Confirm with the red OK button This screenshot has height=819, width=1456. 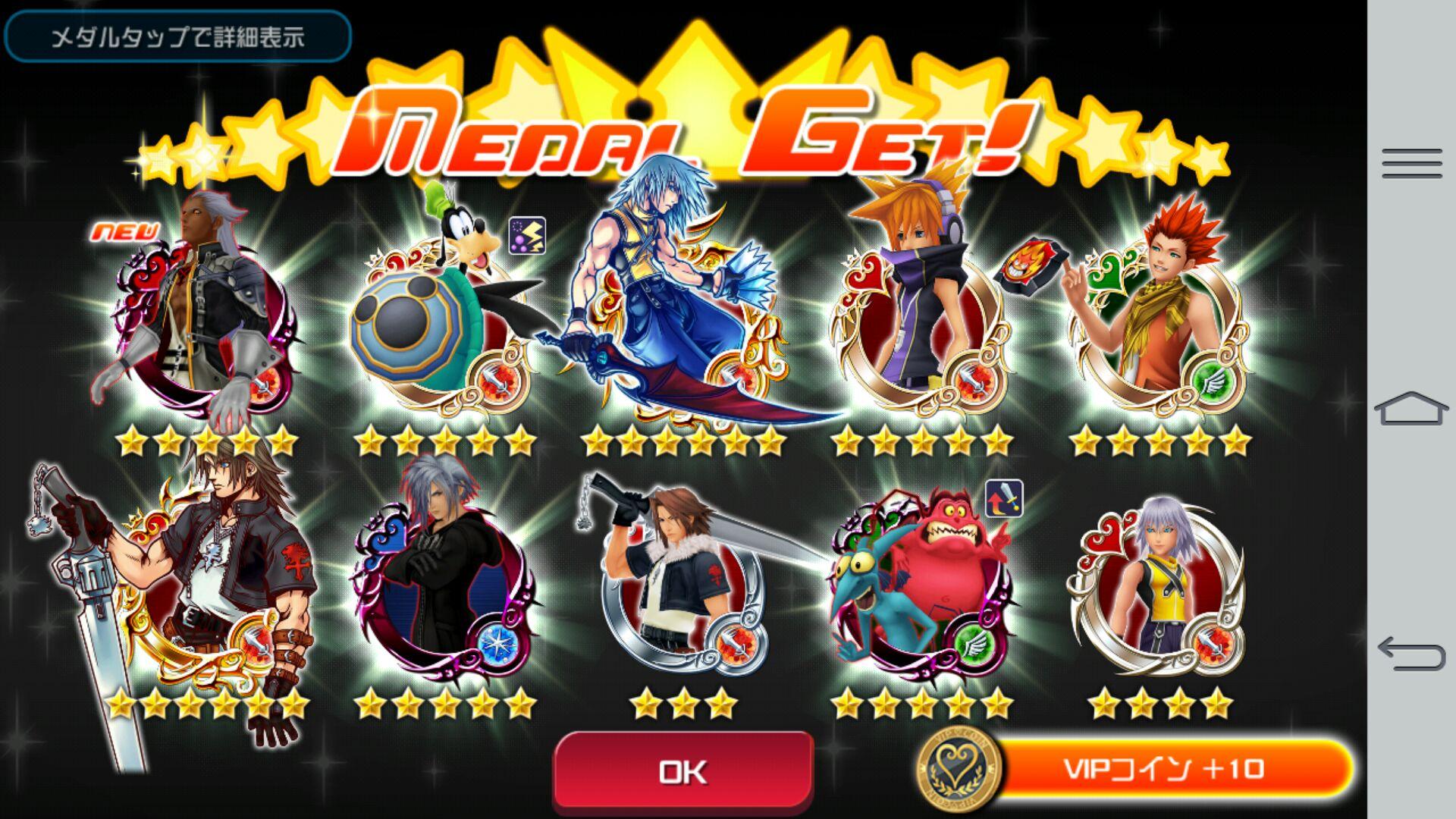tap(683, 771)
